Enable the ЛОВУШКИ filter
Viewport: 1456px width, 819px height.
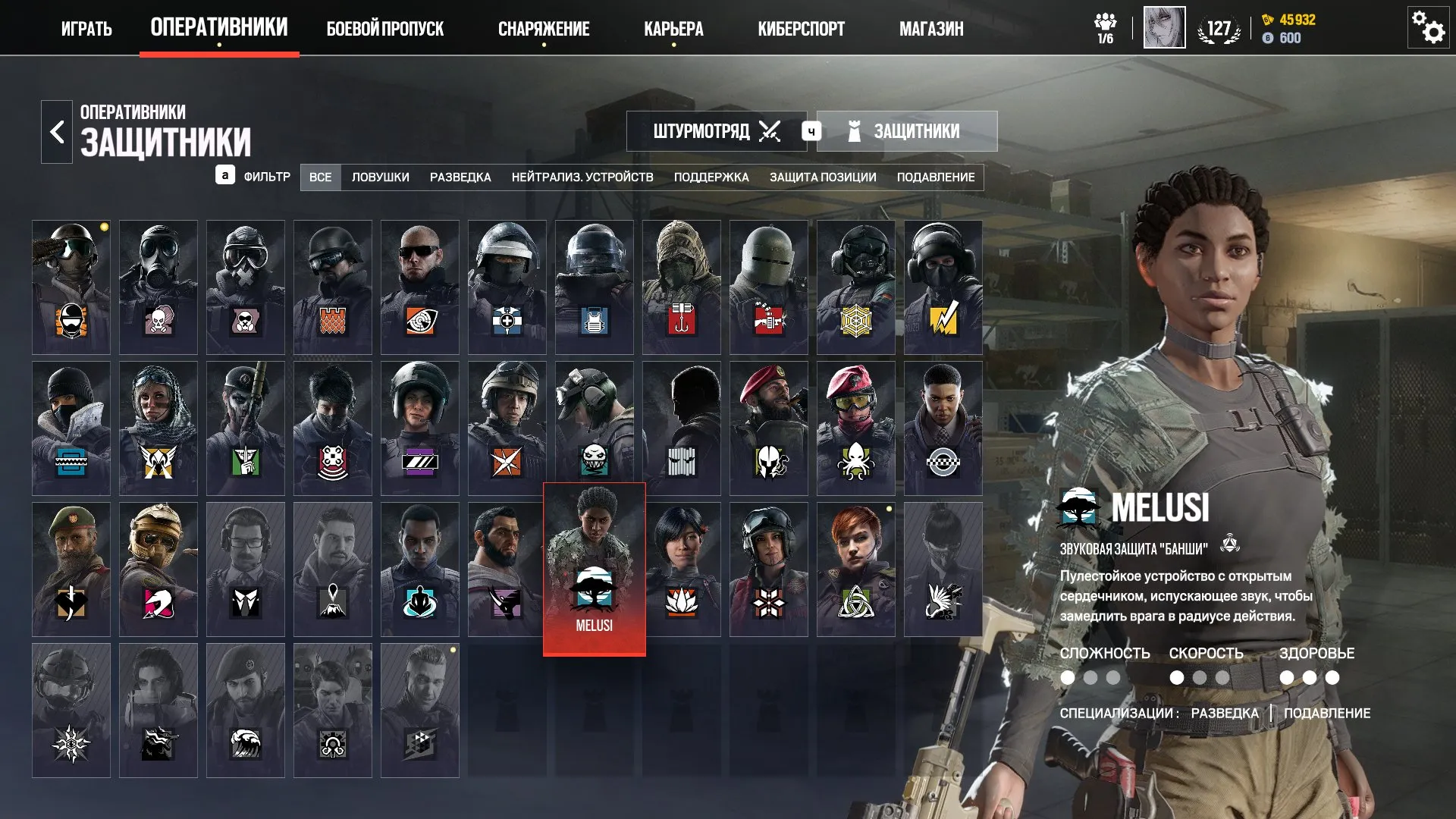pos(379,177)
